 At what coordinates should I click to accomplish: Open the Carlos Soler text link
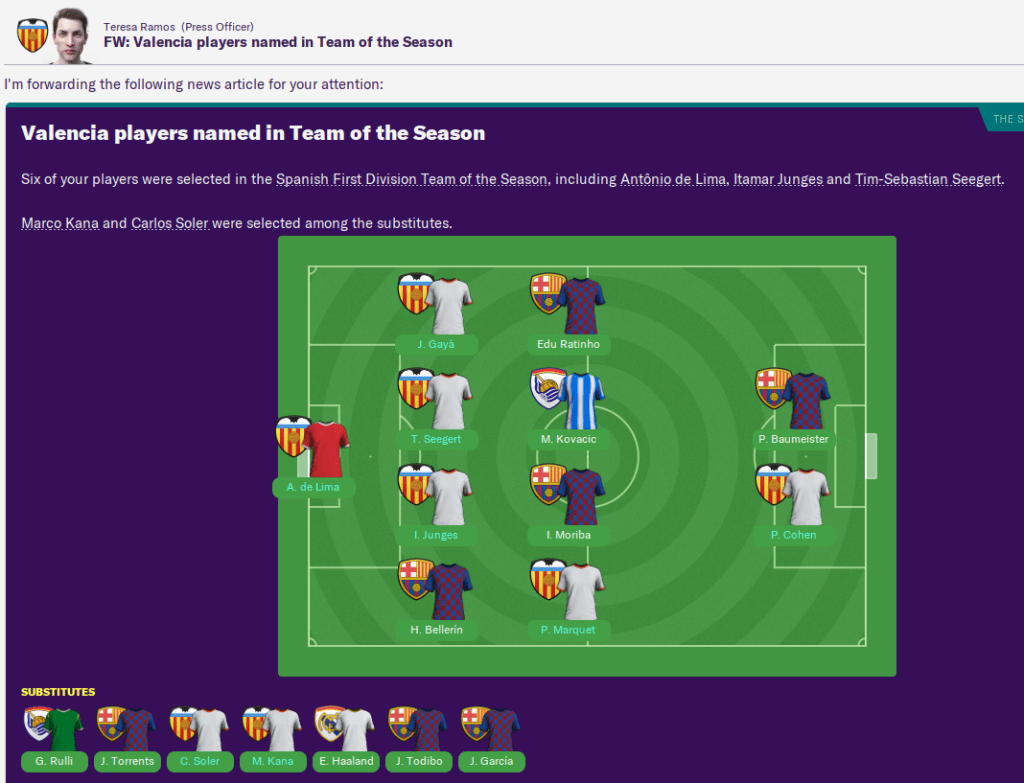(x=170, y=223)
